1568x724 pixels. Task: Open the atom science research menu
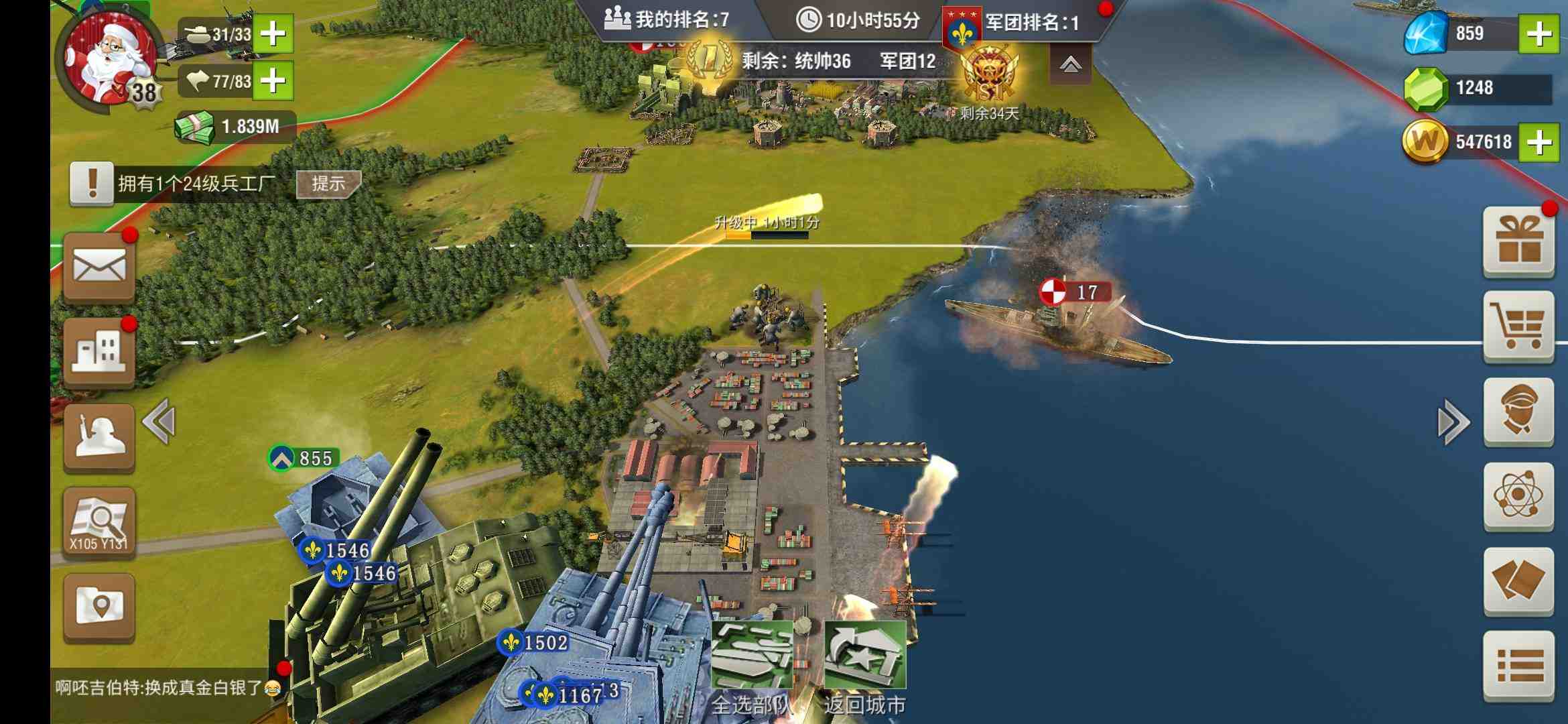[1518, 496]
